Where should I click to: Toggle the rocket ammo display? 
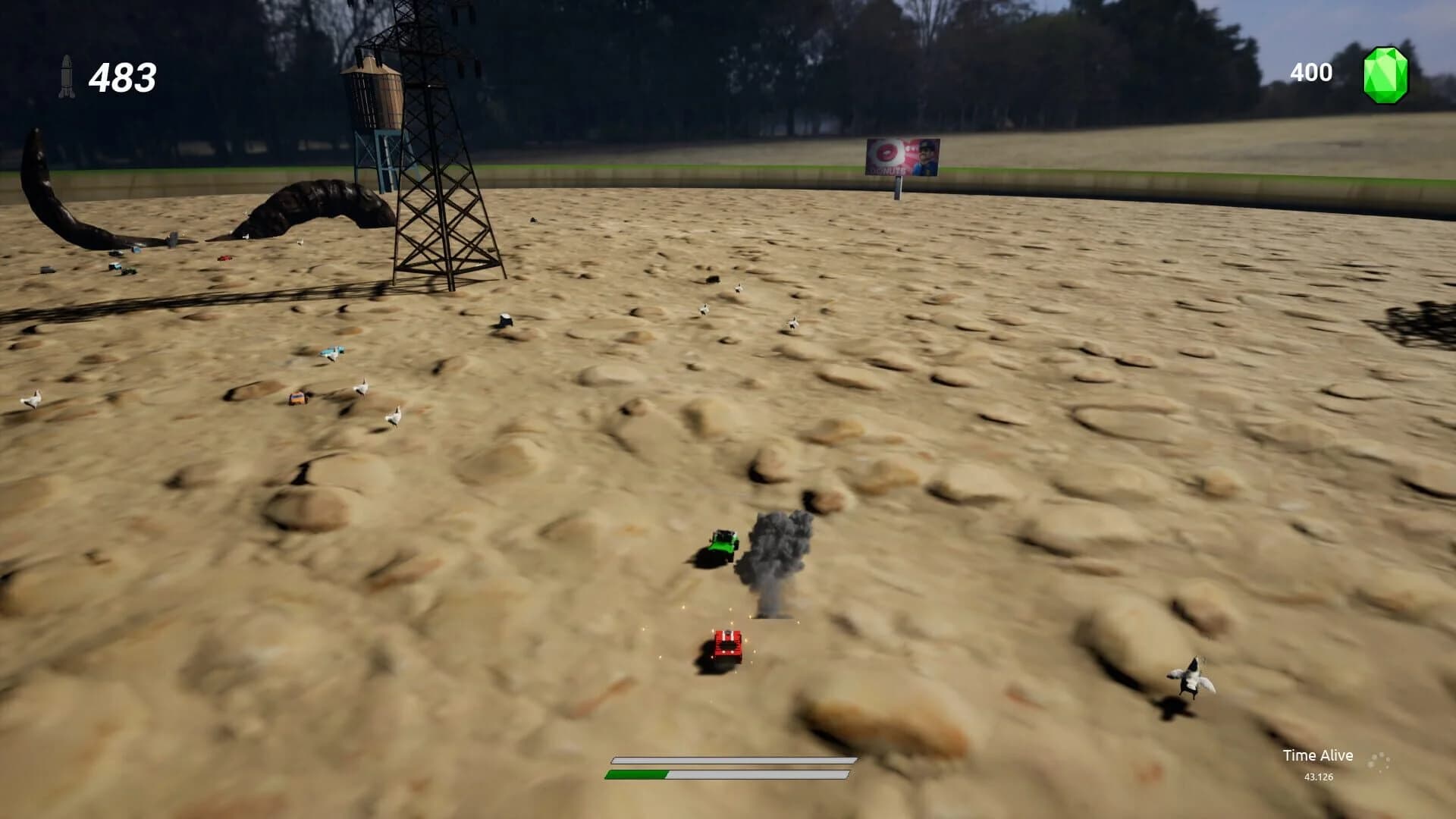point(68,76)
